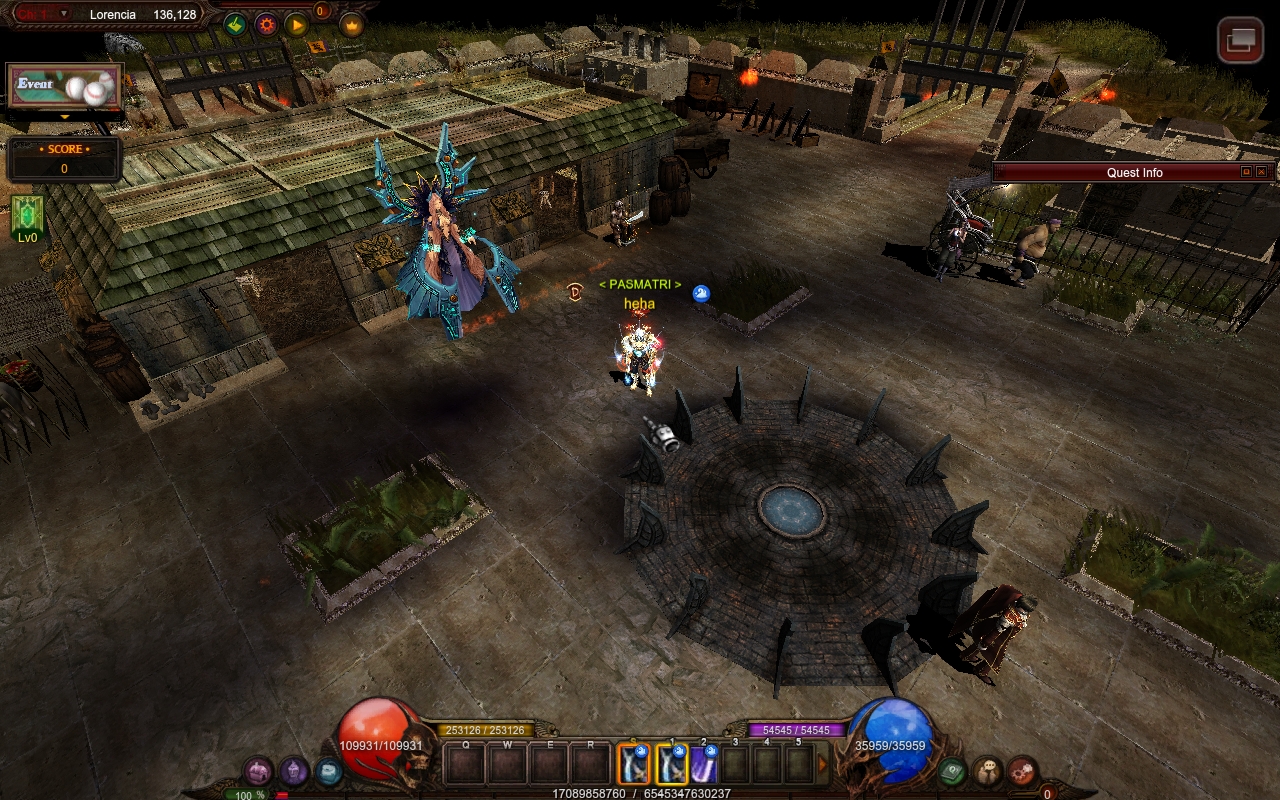The image size is (1280, 800).
Task: Click the window mode button in the corner
Action: pos(1240,40)
